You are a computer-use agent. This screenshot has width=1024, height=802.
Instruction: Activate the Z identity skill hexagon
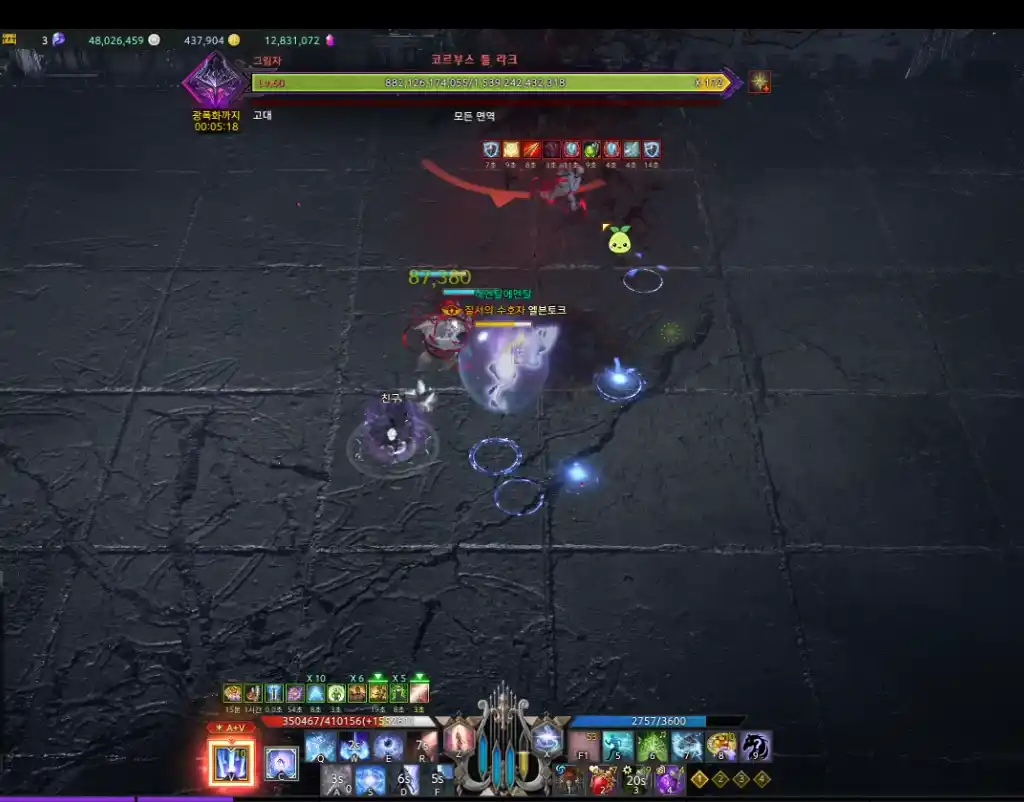coord(458,739)
